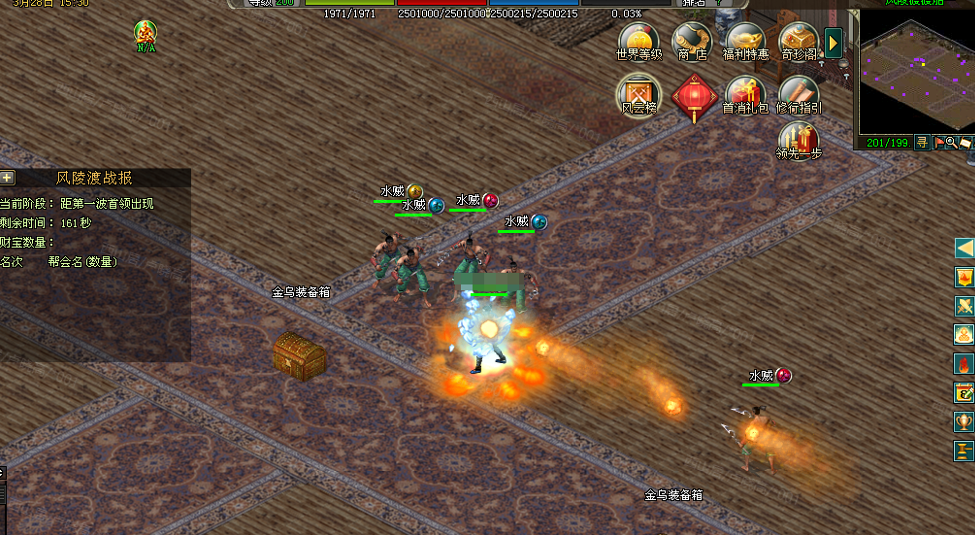The image size is (975, 535).
Task: Toggle the plus button on 风陵渡战报 panel
Action: pos(8,178)
